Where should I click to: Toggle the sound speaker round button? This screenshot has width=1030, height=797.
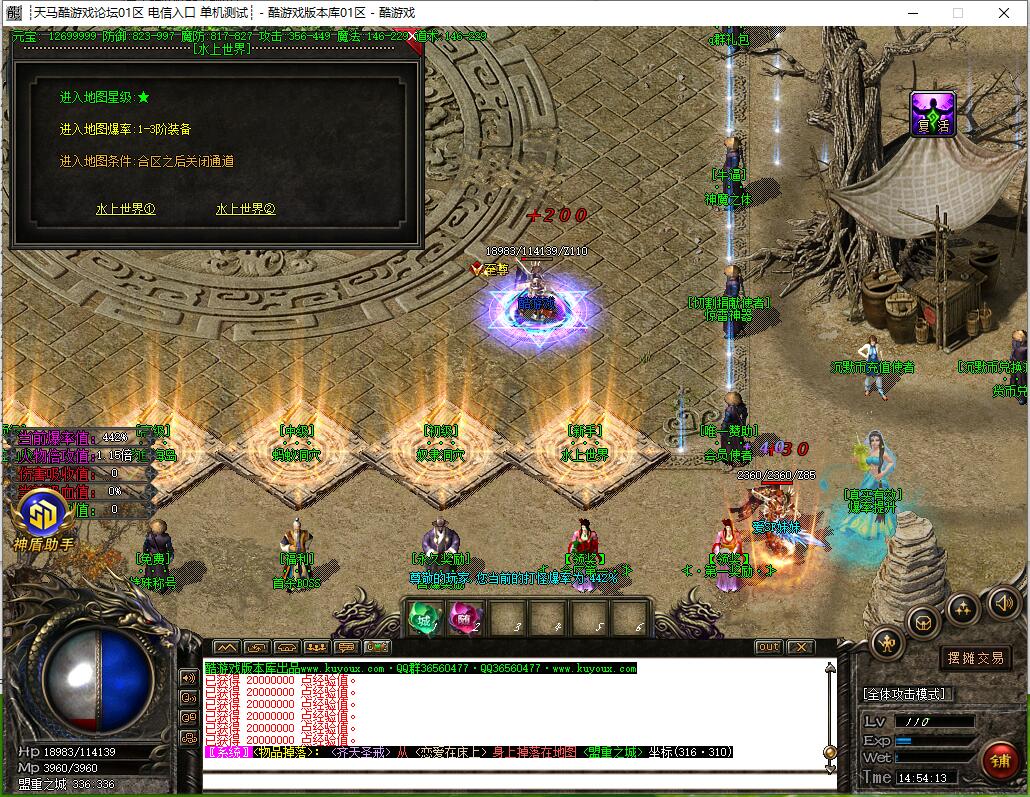(1003, 602)
